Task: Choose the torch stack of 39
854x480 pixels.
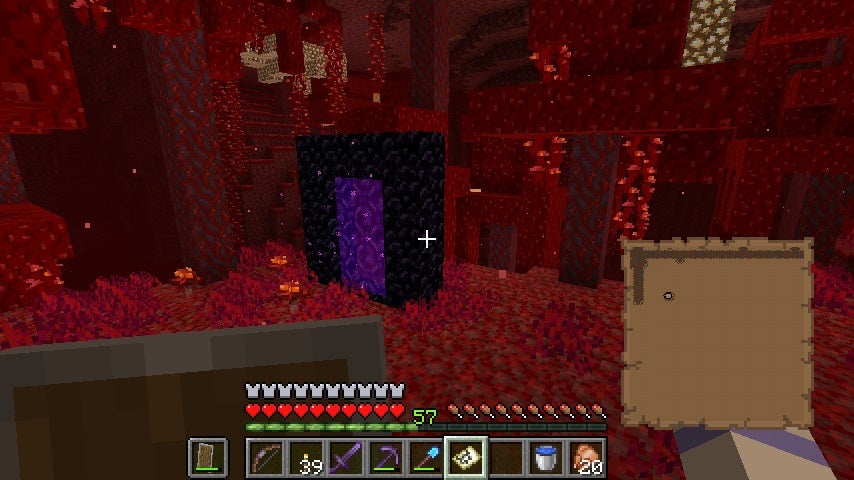Action: click(x=304, y=458)
